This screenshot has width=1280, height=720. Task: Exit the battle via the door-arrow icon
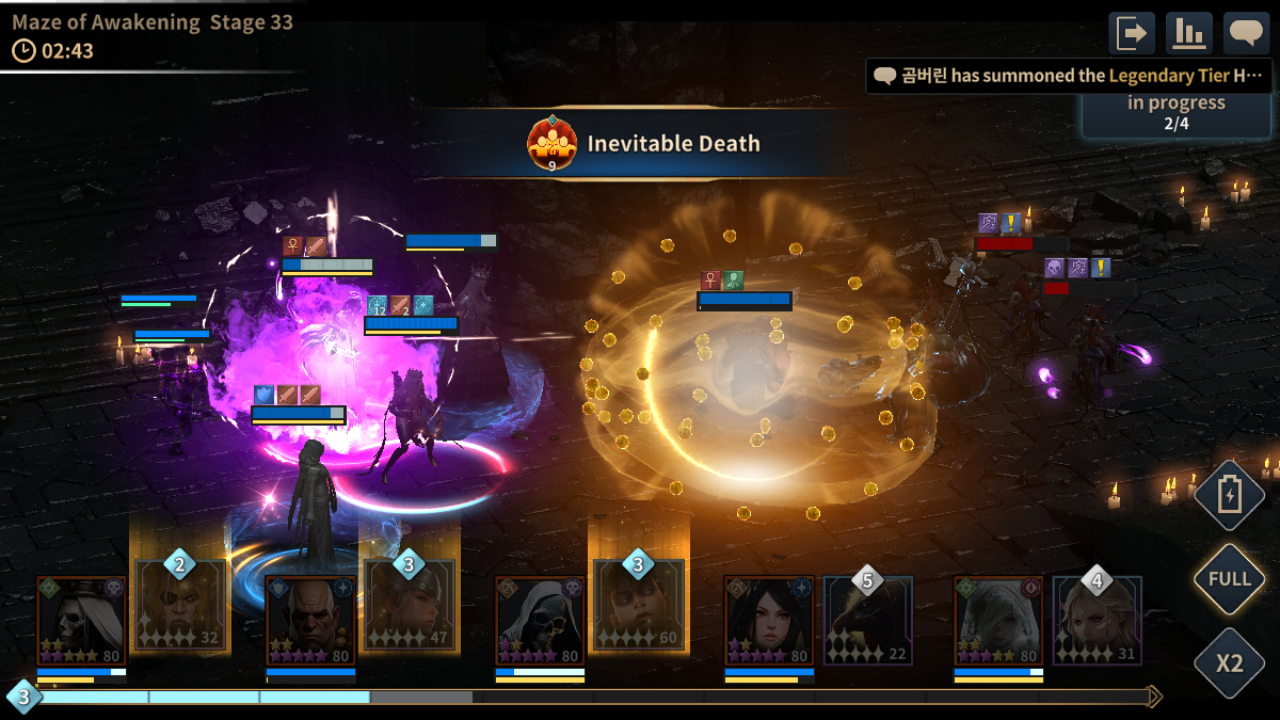pos(1132,33)
